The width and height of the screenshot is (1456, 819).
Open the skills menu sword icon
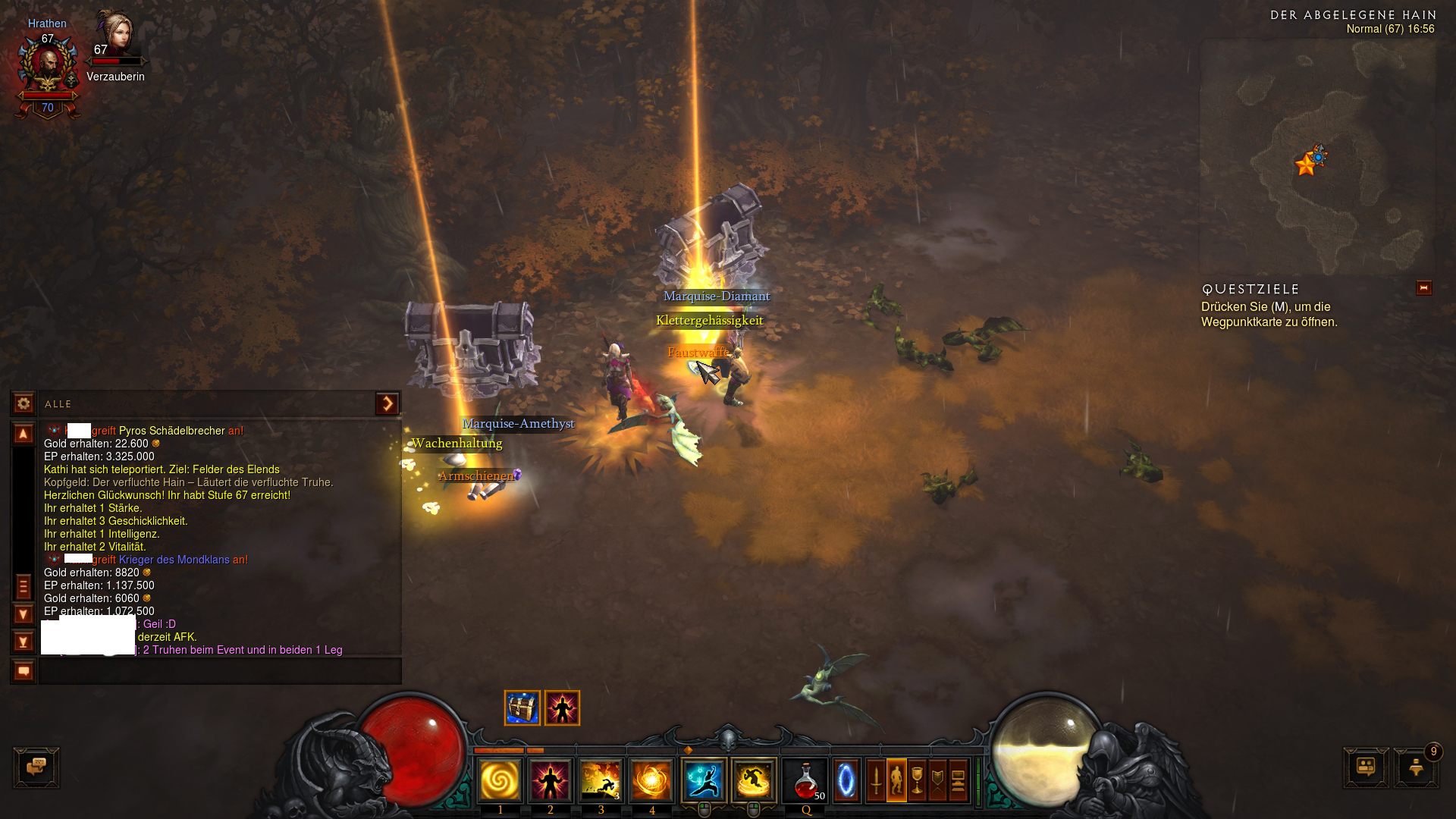[876, 780]
